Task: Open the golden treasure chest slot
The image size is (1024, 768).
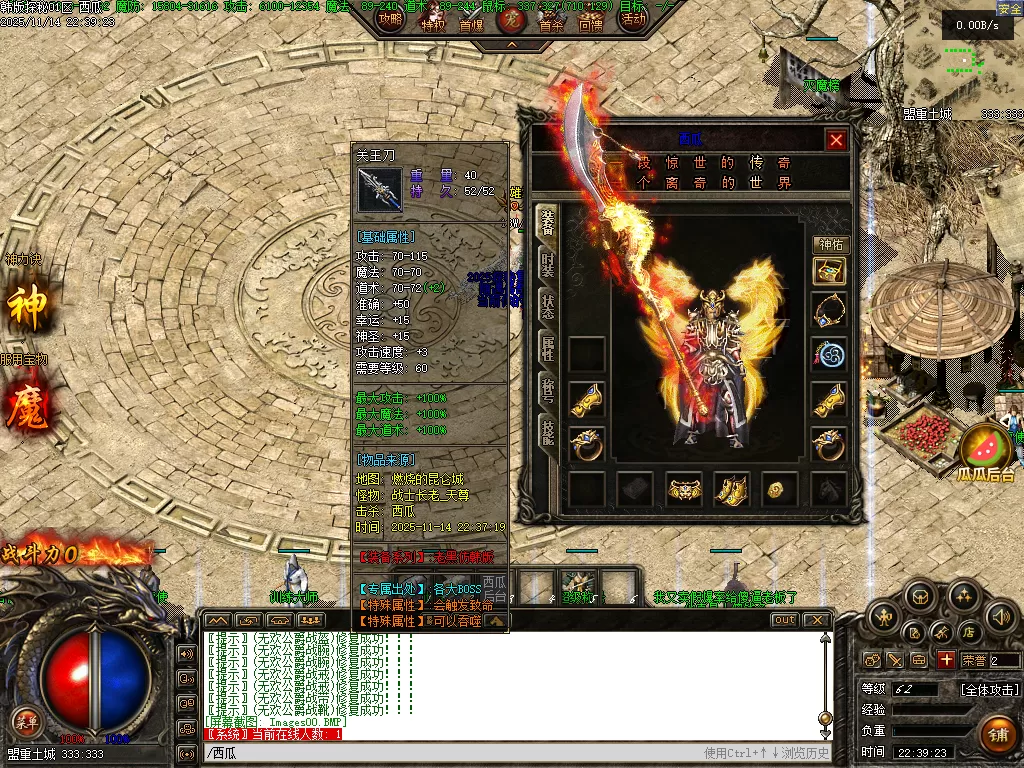Action: 829,271
